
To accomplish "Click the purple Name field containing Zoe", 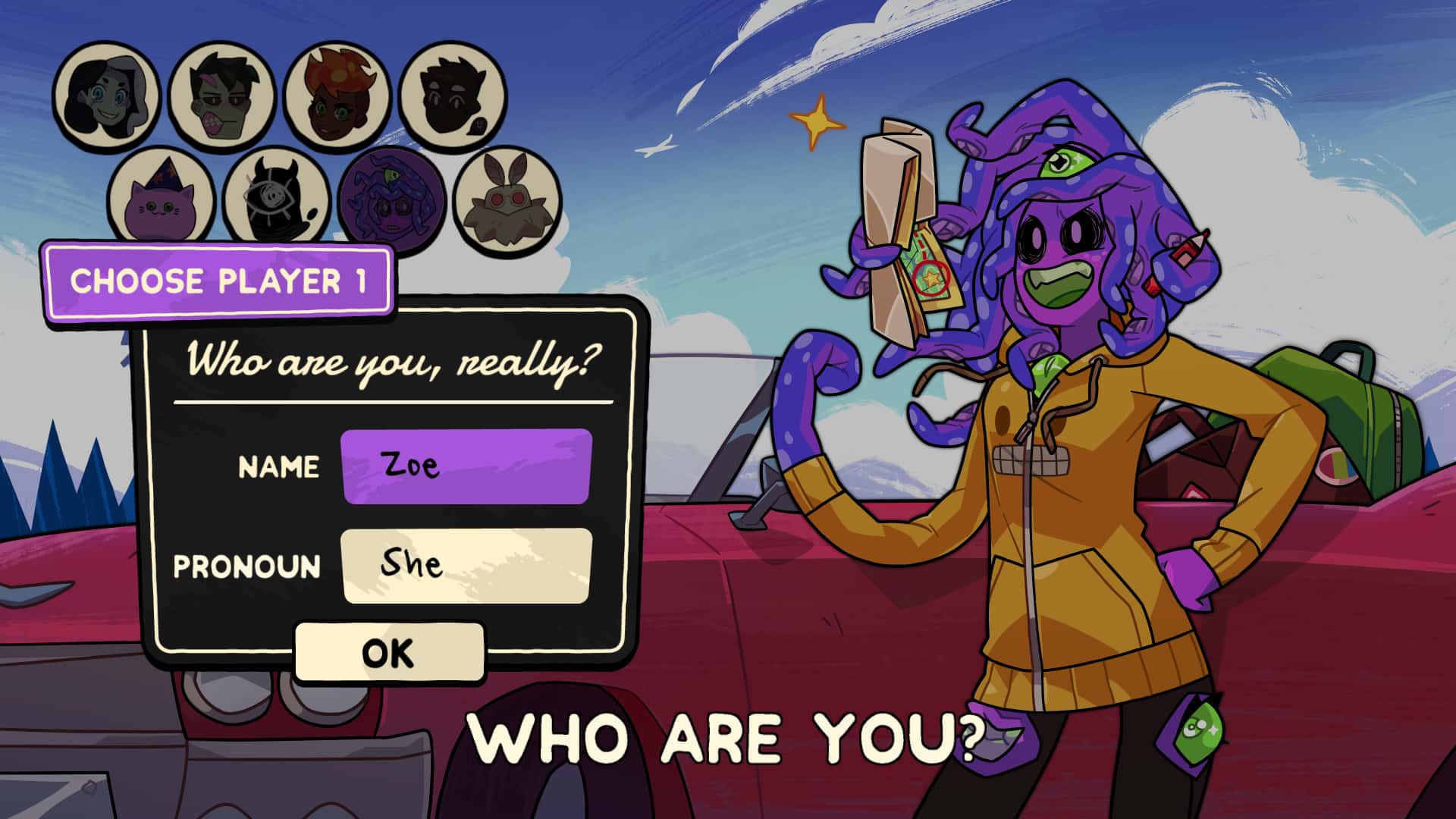I will click(x=466, y=466).
